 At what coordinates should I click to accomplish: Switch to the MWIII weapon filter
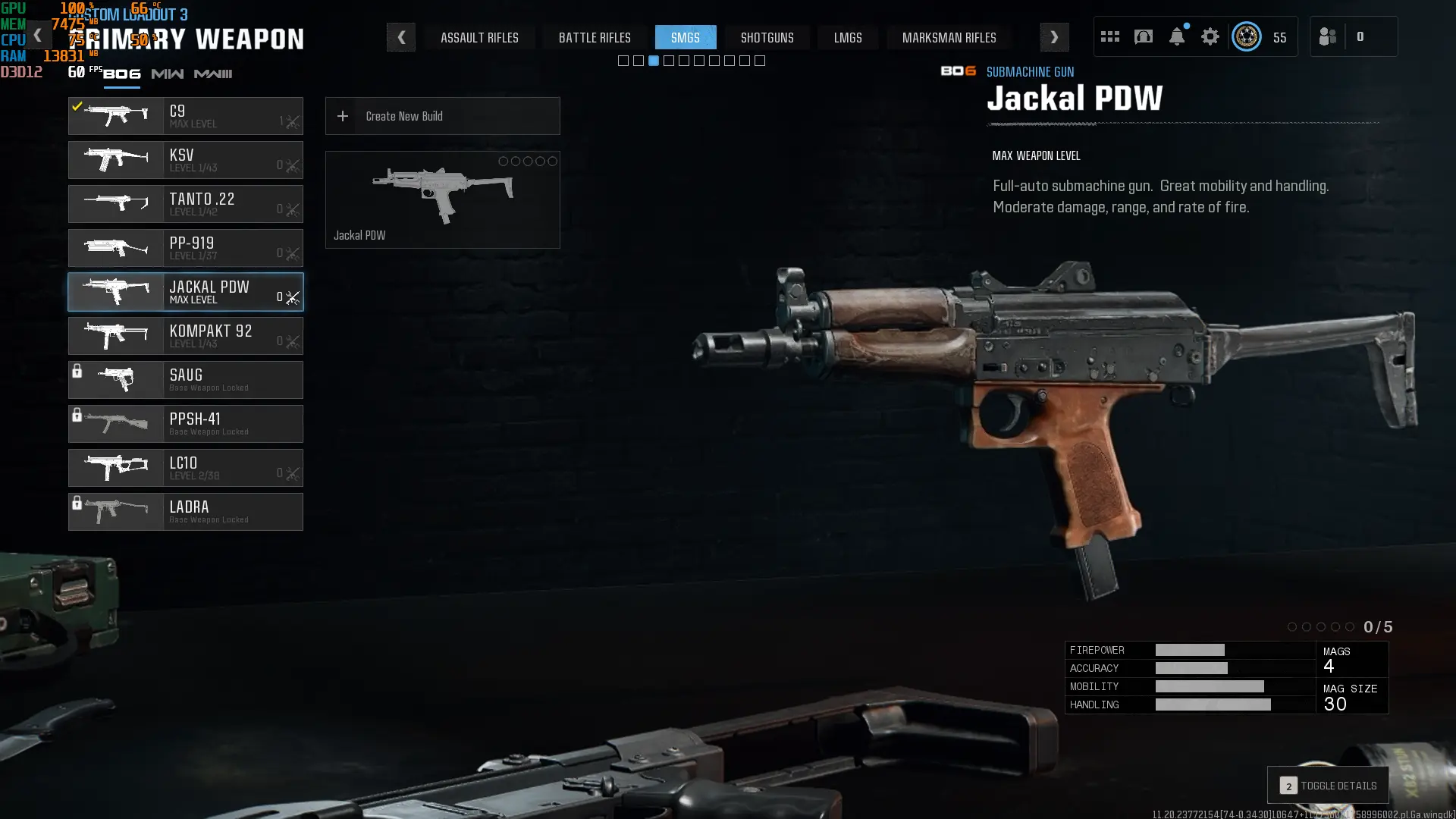213,74
